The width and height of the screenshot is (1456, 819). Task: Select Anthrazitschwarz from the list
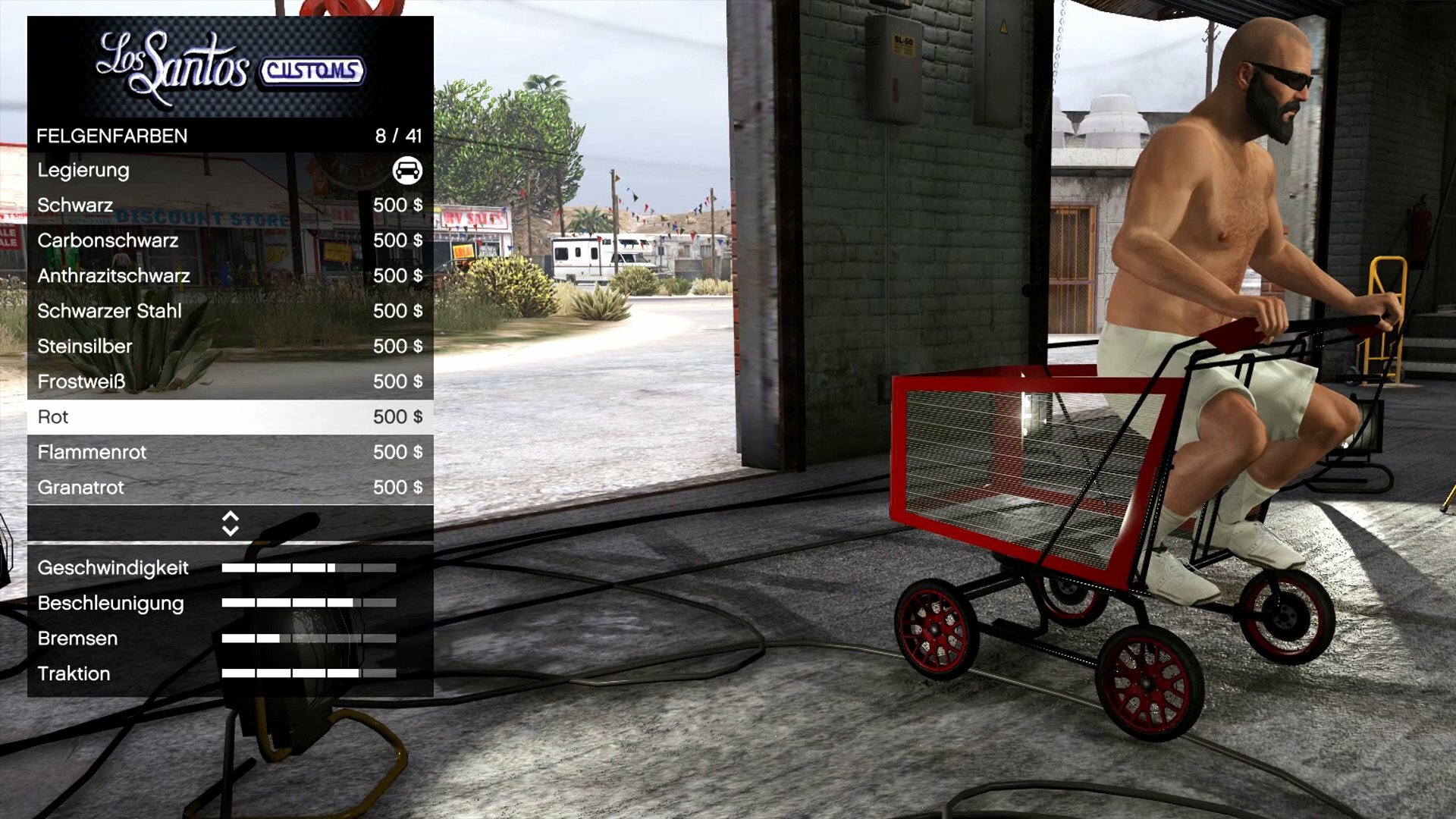(230, 276)
